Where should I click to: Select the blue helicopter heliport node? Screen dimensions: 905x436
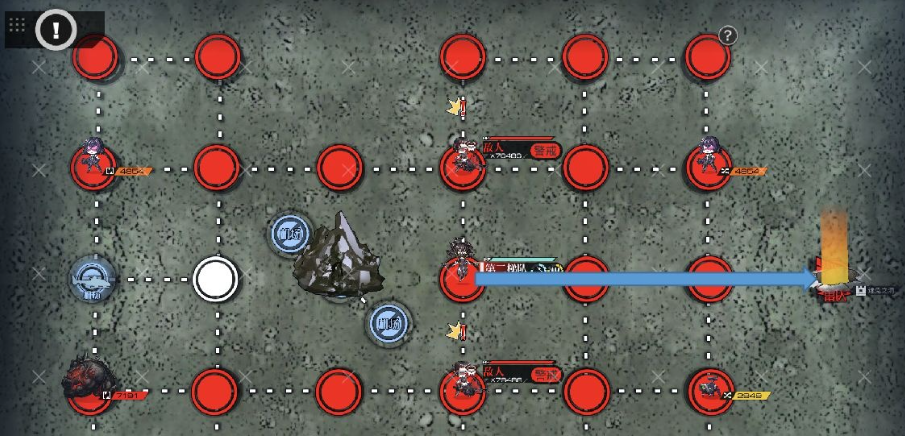pyautogui.click(x=93, y=279)
